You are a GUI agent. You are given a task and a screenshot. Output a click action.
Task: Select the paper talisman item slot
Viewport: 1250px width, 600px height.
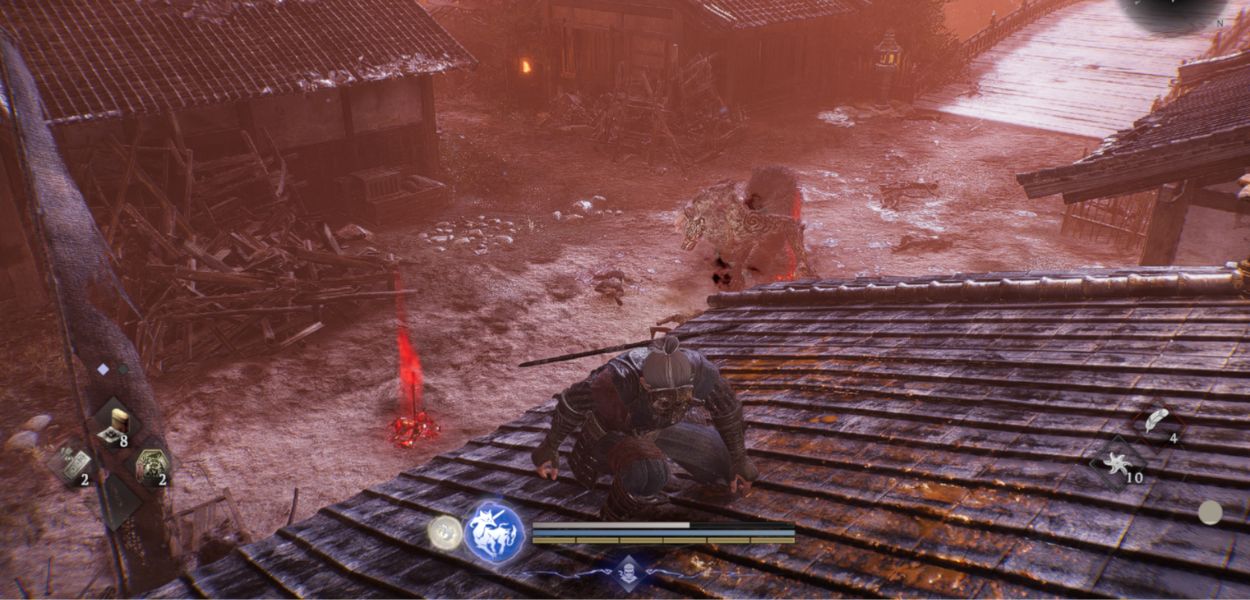point(74,463)
